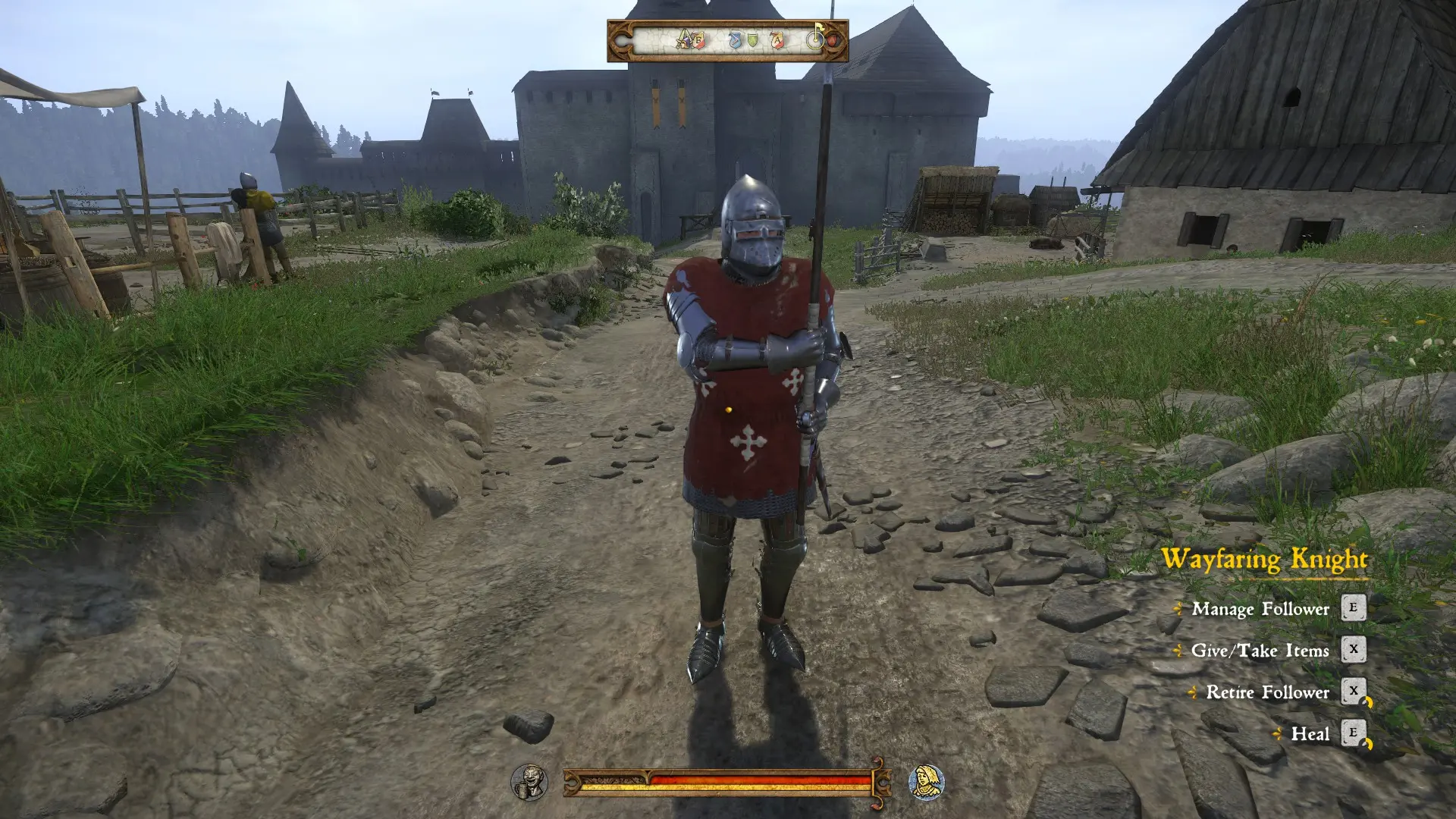The height and width of the screenshot is (819, 1456).
Task: Click the sparkle icon beside Manage Follower
Action: 1180,609
